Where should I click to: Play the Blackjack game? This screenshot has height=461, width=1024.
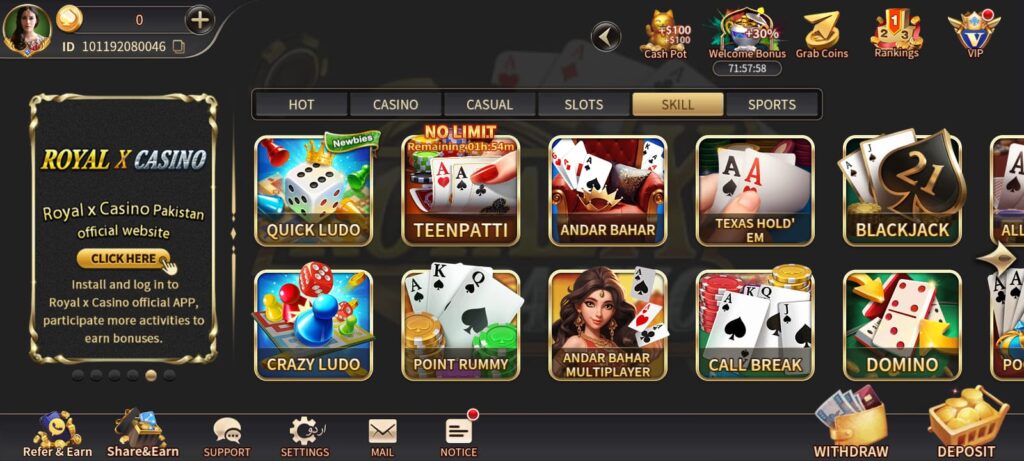point(902,191)
